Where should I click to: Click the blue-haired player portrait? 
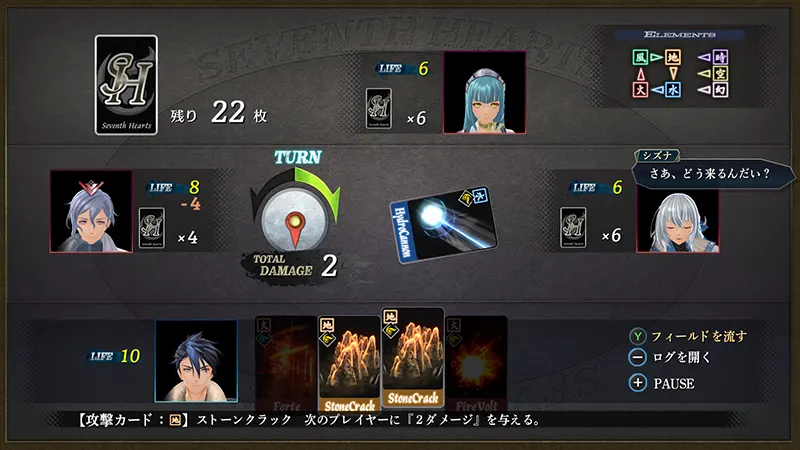(x=196, y=360)
